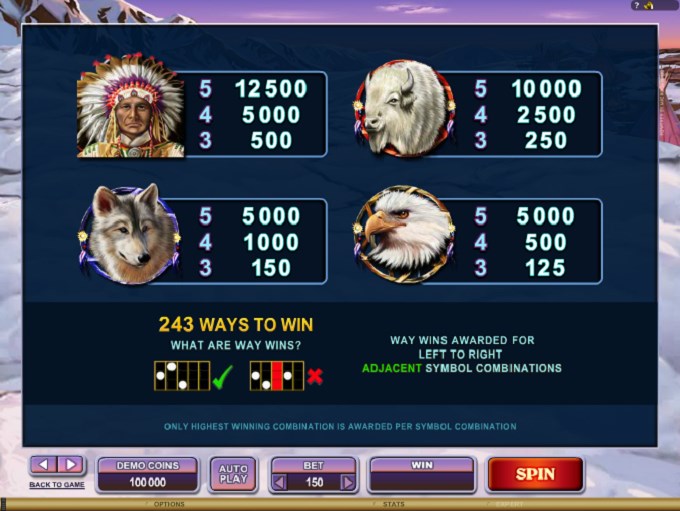Viewport: 680px width, 511px height.
Task: Decrease the bet with the left arrow
Action: (281, 482)
